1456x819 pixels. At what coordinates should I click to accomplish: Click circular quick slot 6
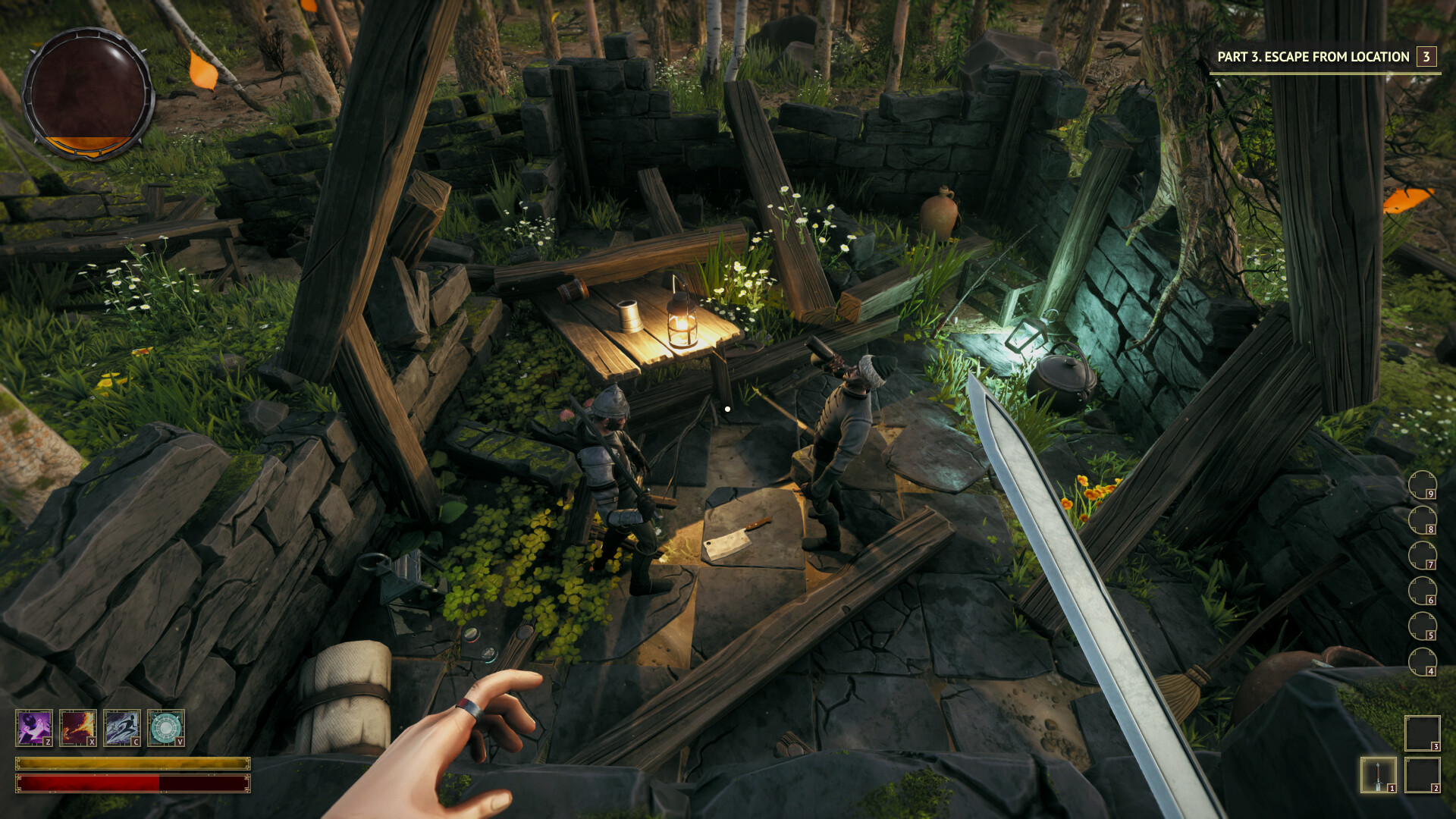[x=1423, y=590]
